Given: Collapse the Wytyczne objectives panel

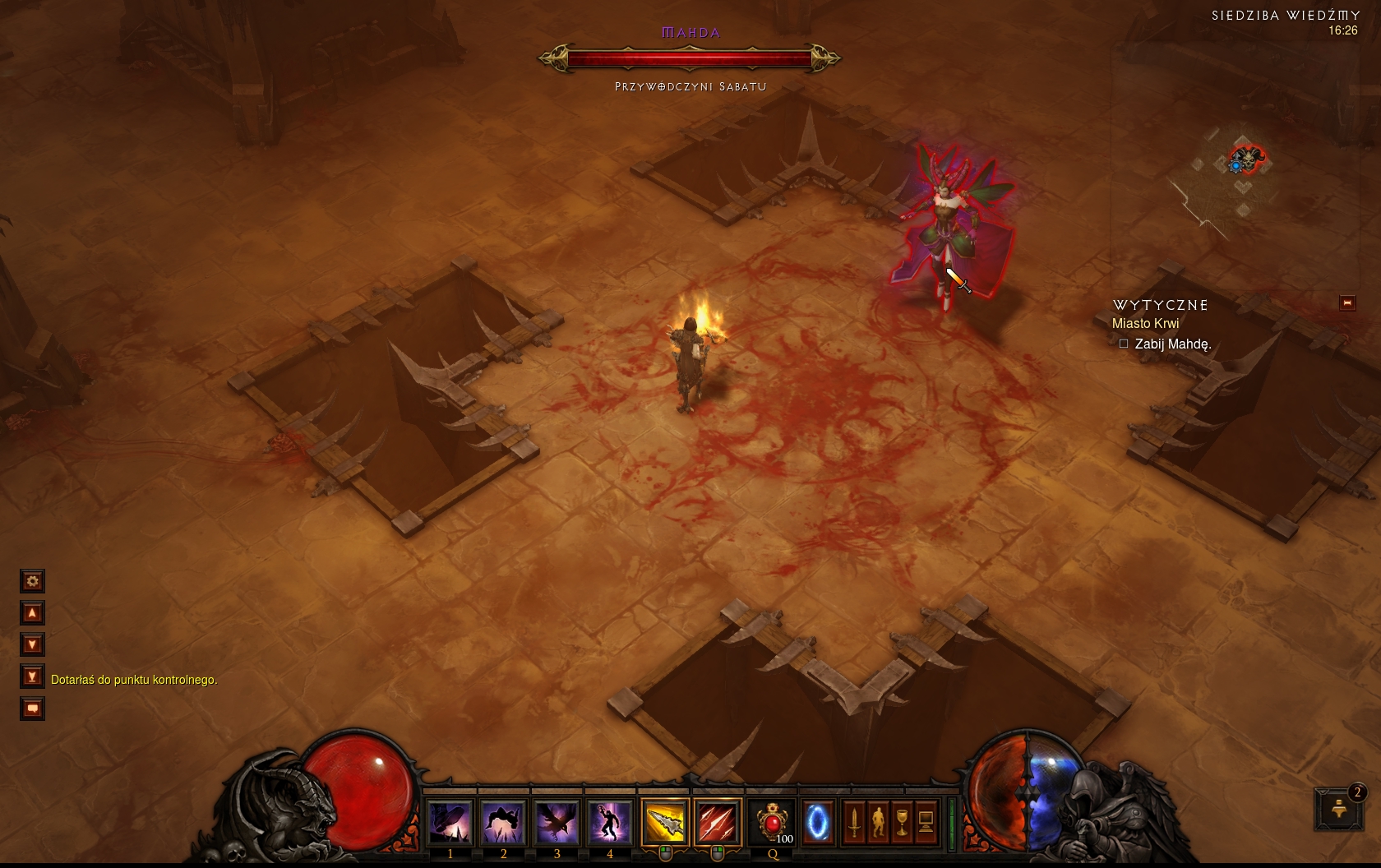Looking at the screenshot, I should pyautogui.click(x=1347, y=303).
